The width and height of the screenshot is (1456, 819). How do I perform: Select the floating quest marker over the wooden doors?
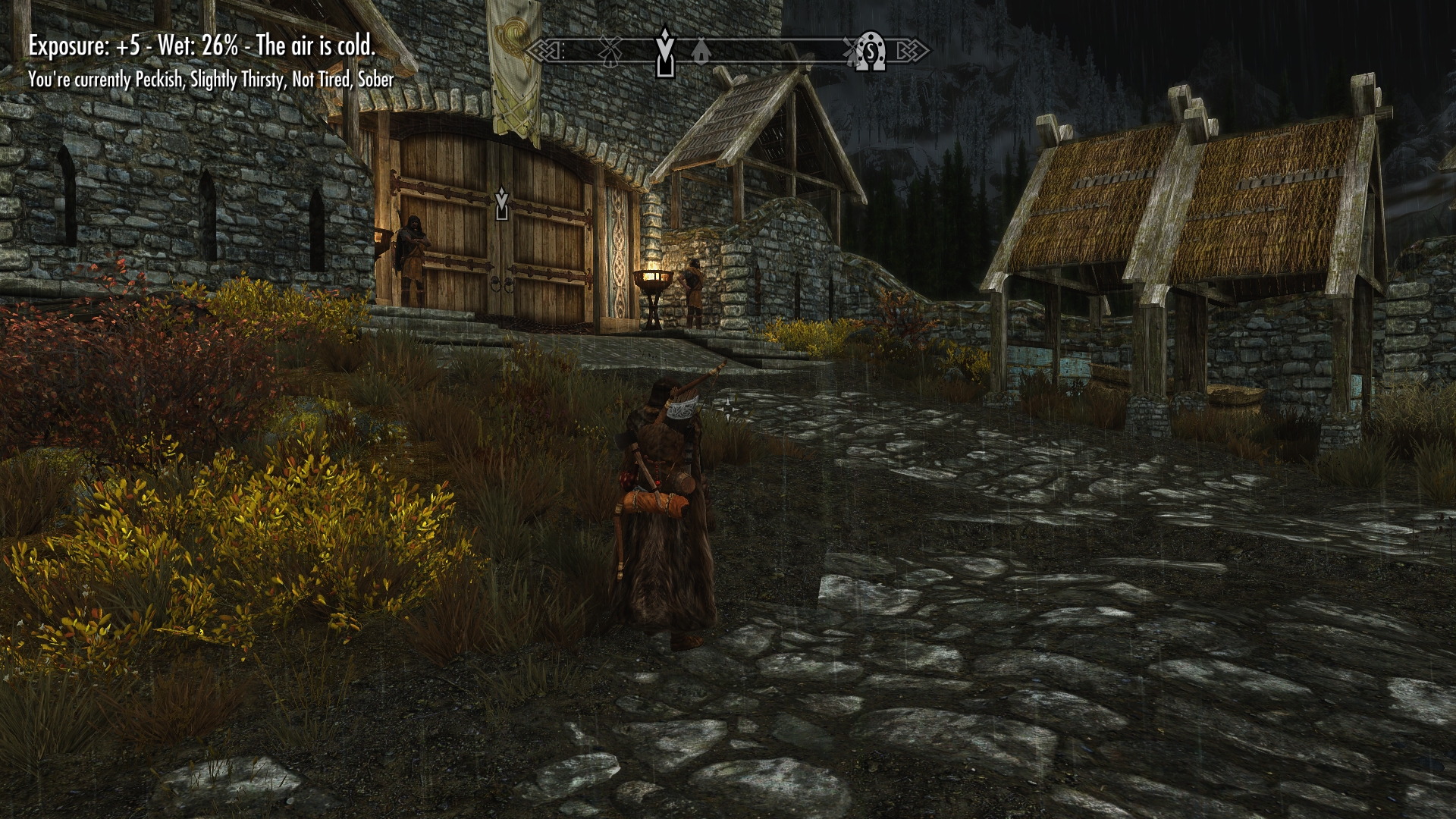click(500, 205)
